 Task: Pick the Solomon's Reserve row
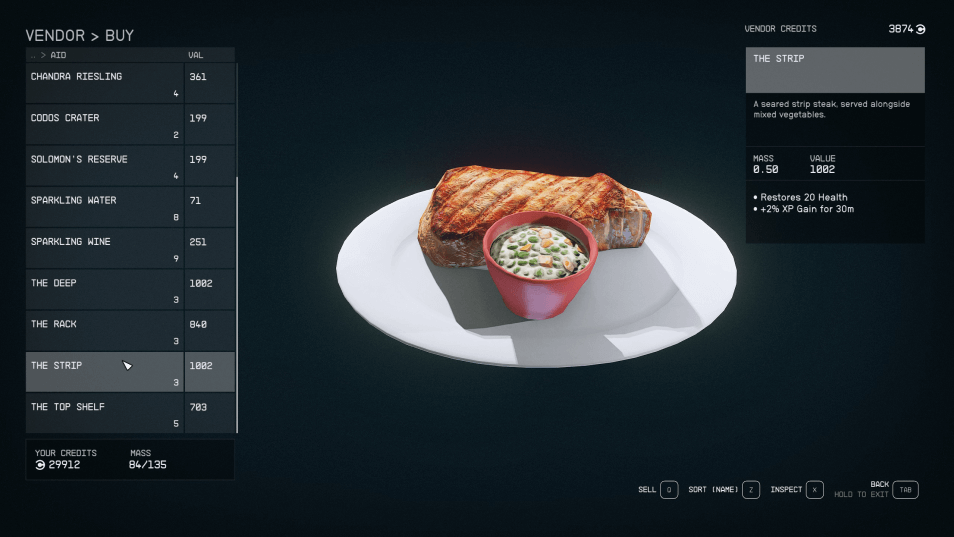(x=105, y=166)
